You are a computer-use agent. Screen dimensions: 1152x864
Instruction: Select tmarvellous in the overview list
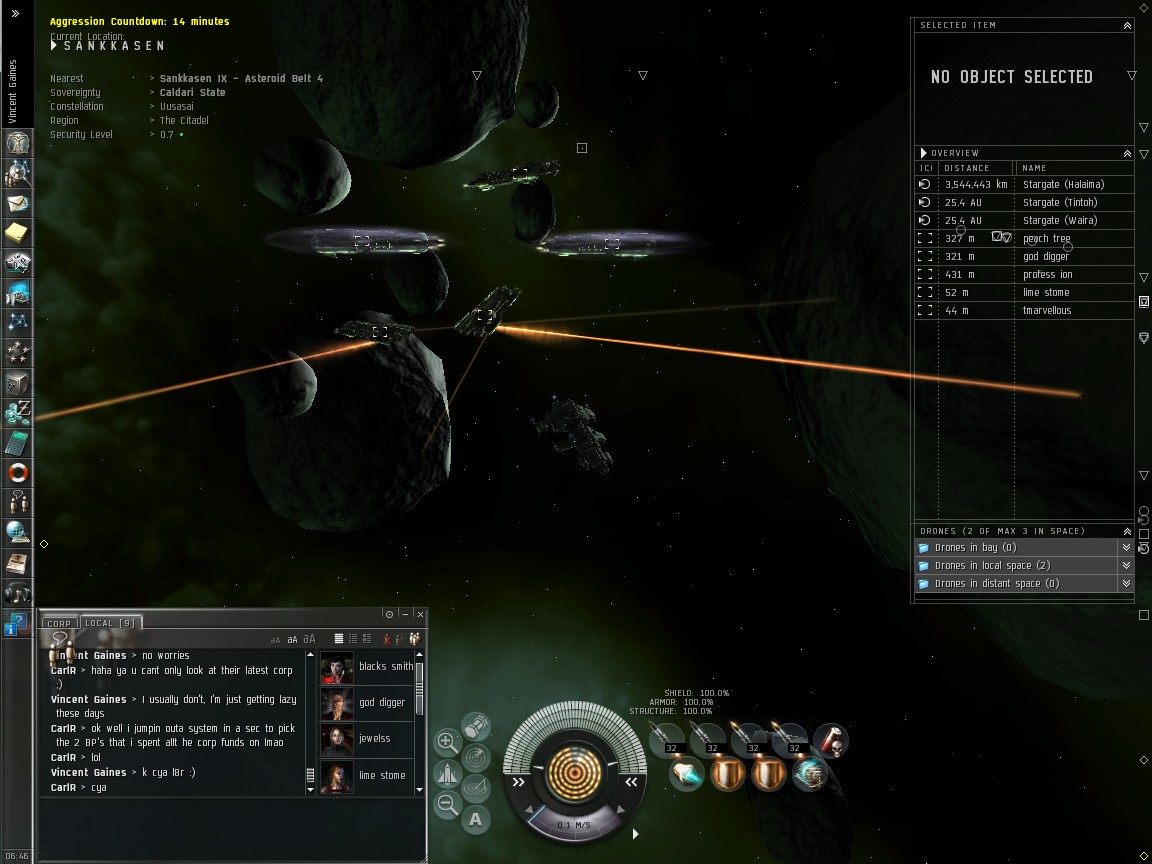1046,311
